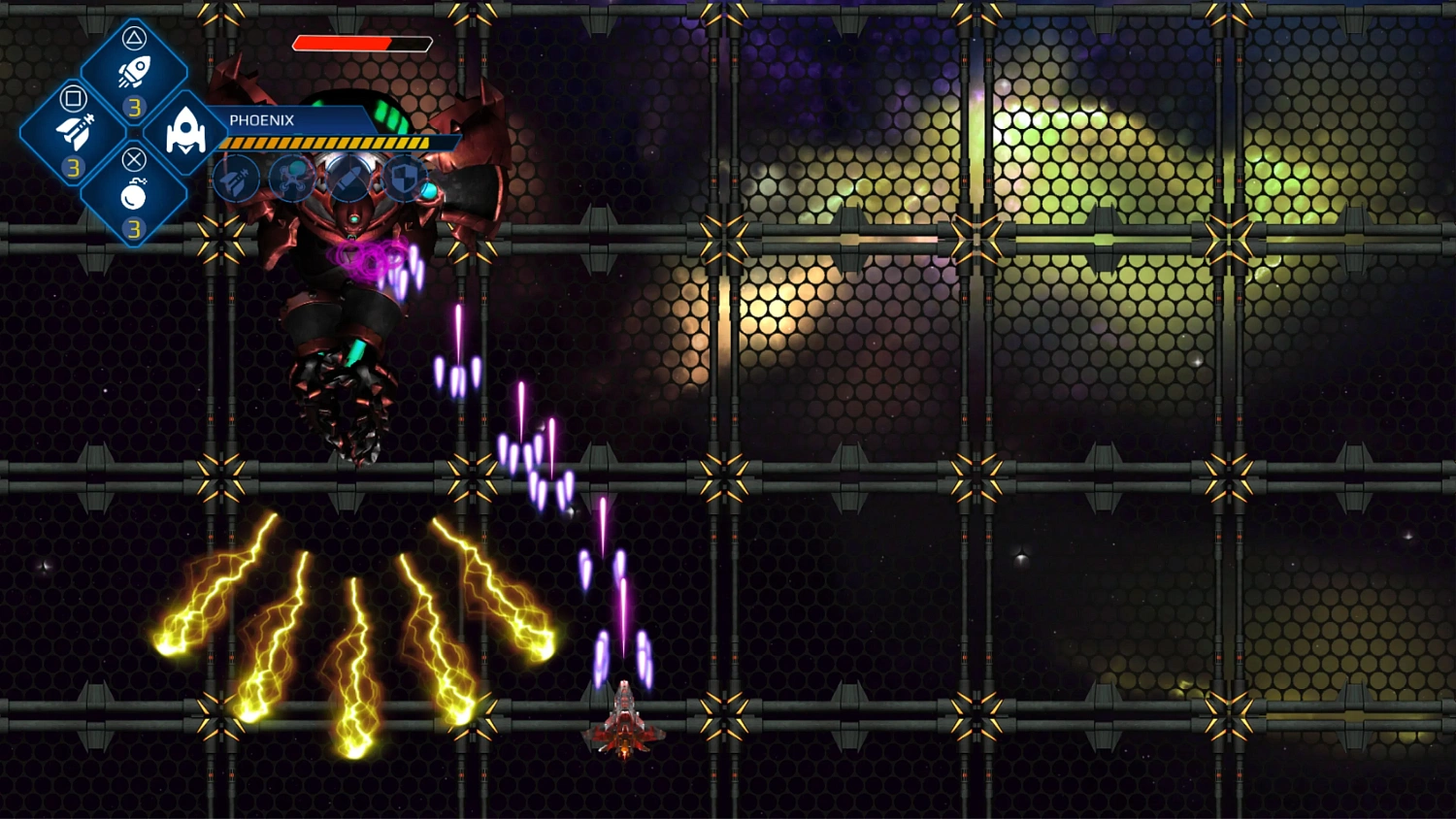This screenshot has height=819, width=1456.
Task: Click the shield upgrade circular icon
Action: [x=405, y=178]
